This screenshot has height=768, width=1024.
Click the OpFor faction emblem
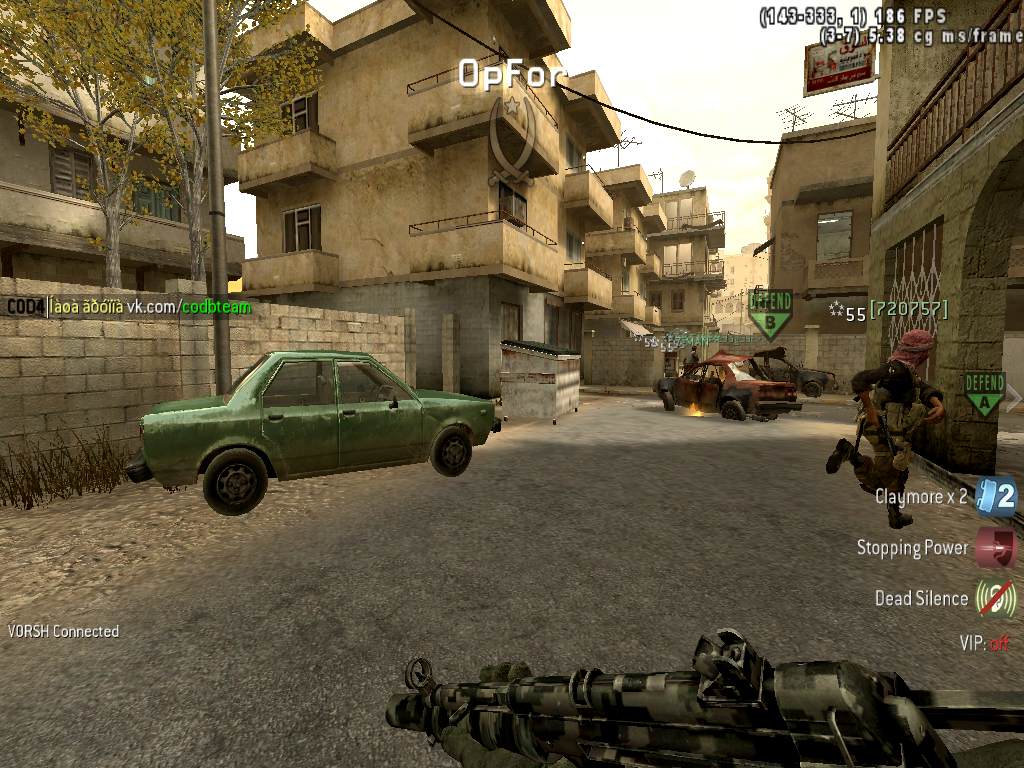(x=511, y=140)
